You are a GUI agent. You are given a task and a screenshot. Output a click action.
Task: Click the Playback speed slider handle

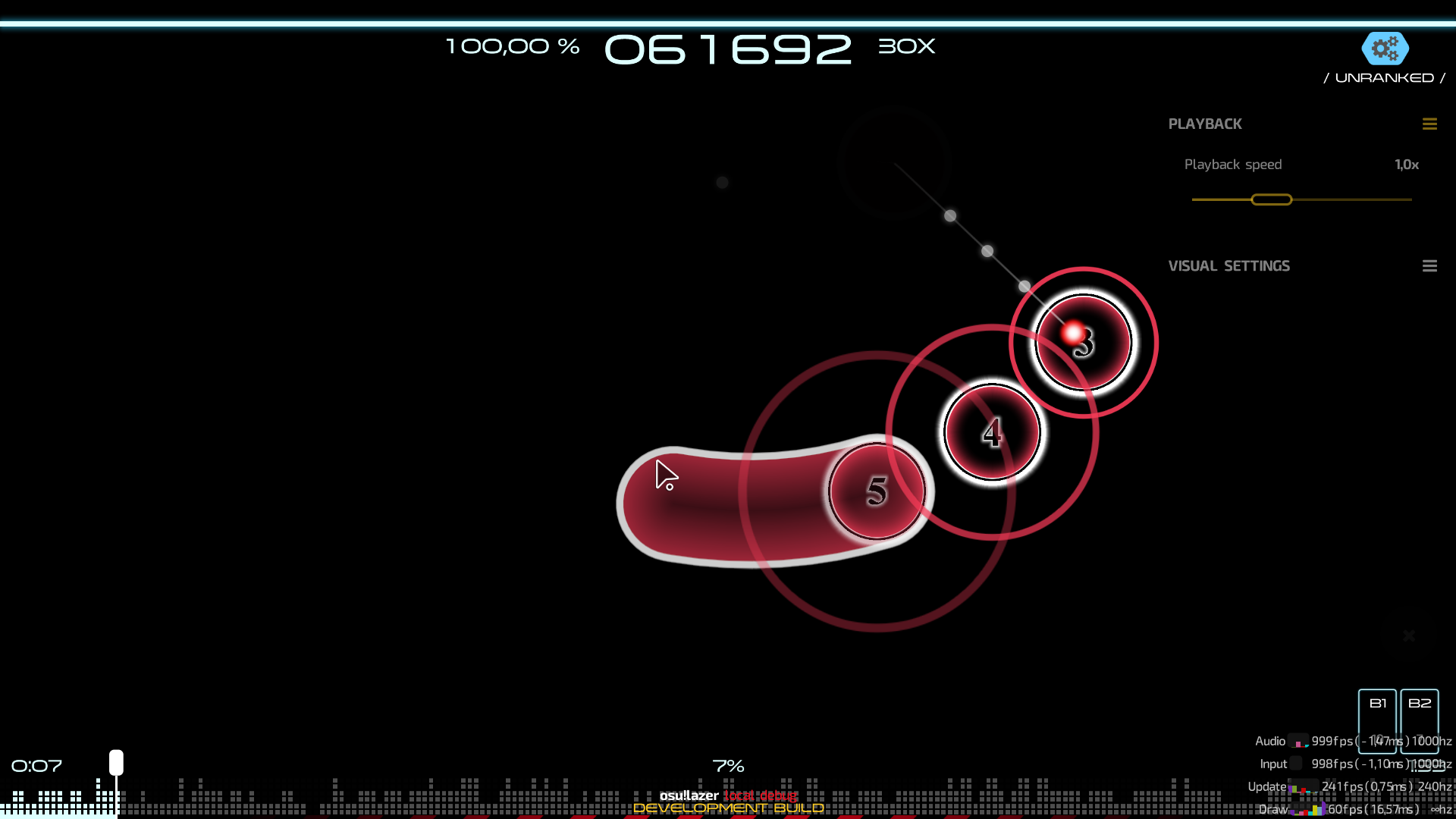click(x=1271, y=199)
